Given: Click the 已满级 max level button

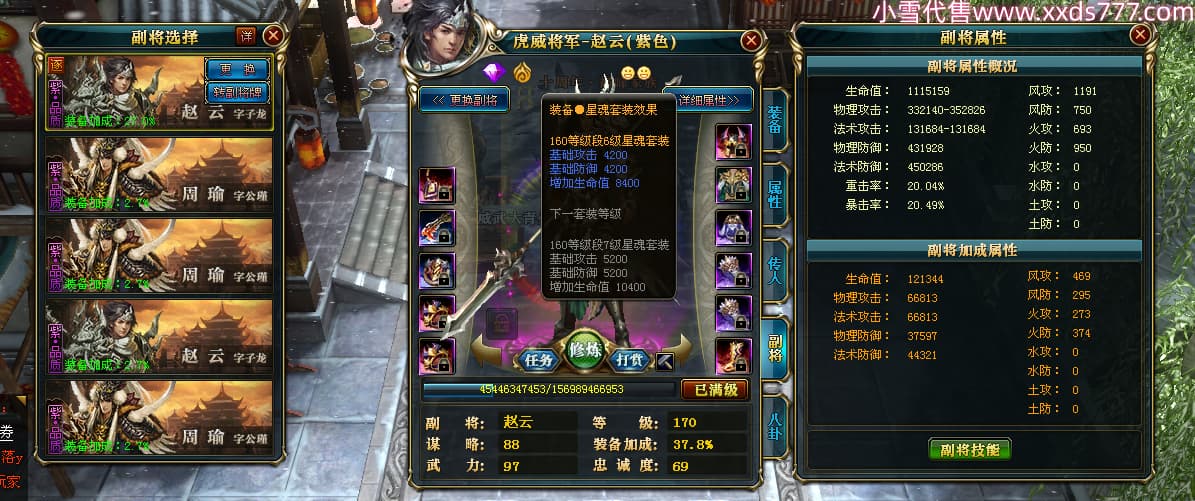Looking at the screenshot, I should pyautogui.click(x=714, y=389).
